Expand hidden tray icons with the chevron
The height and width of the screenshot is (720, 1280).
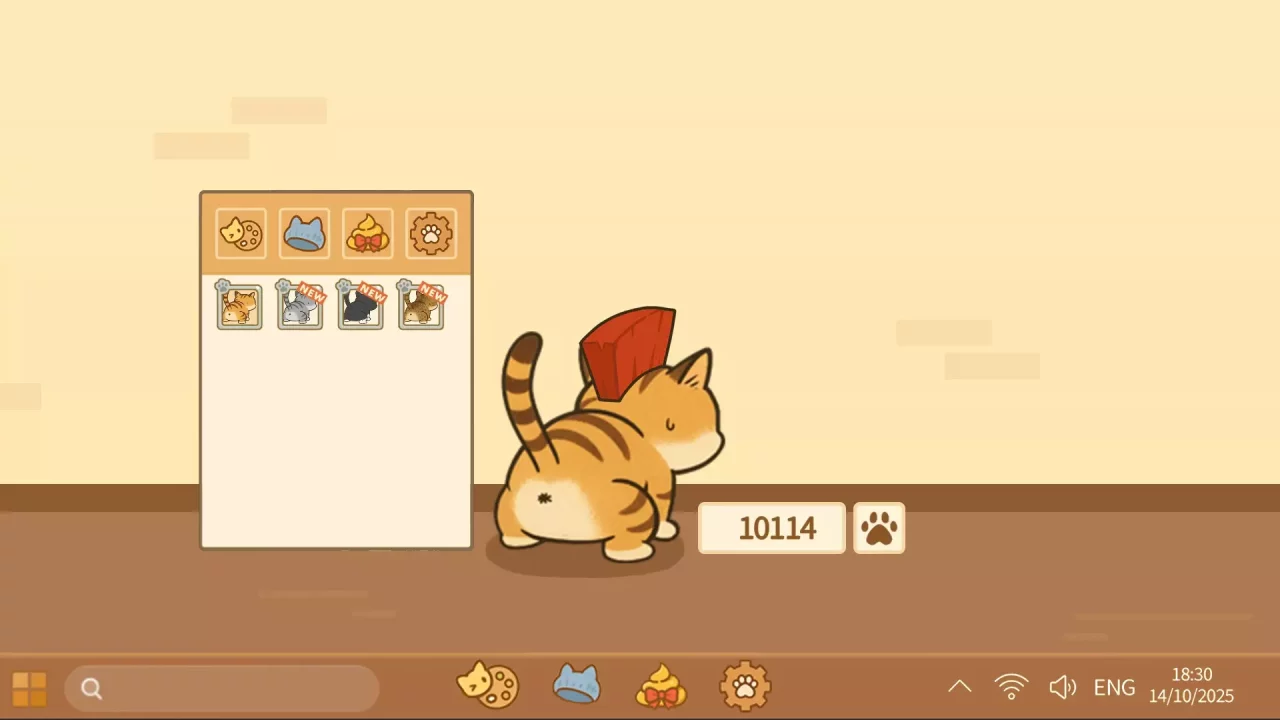[x=959, y=686]
